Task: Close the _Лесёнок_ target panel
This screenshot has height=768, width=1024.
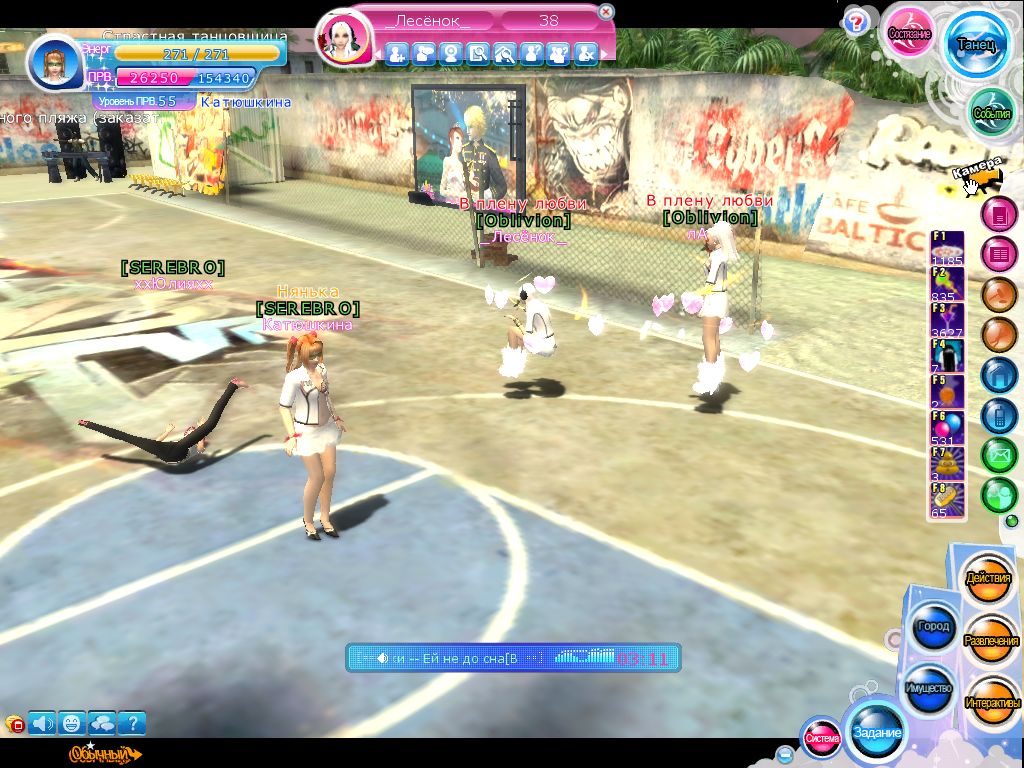Action: (x=606, y=12)
